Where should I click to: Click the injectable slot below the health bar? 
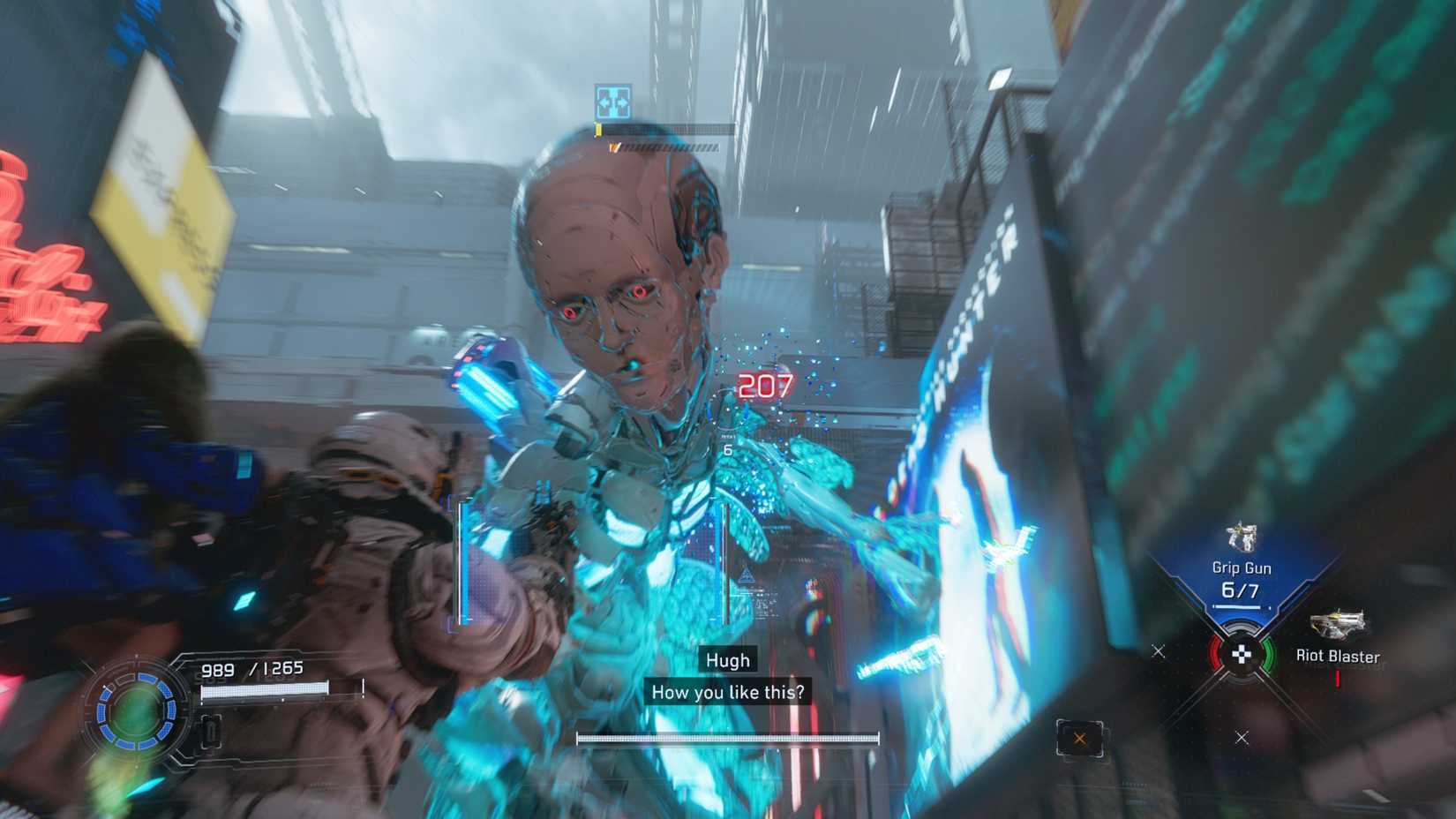tap(210, 731)
